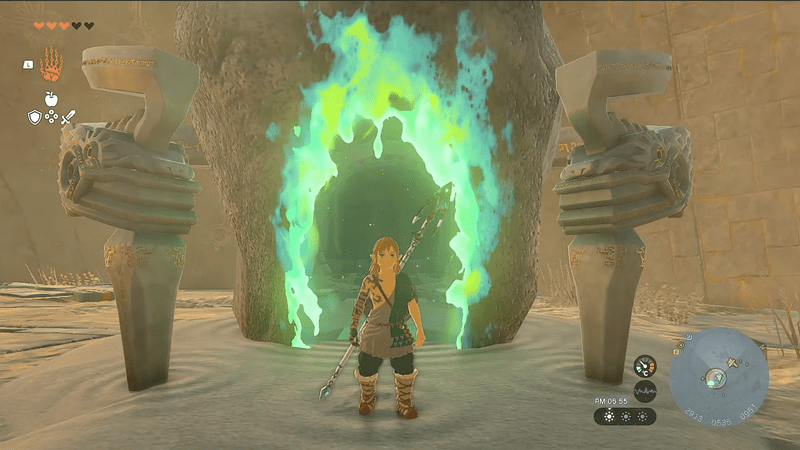Open the apple materials quick slot
The width and height of the screenshot is (800, 450).
(x=51, y=101)
